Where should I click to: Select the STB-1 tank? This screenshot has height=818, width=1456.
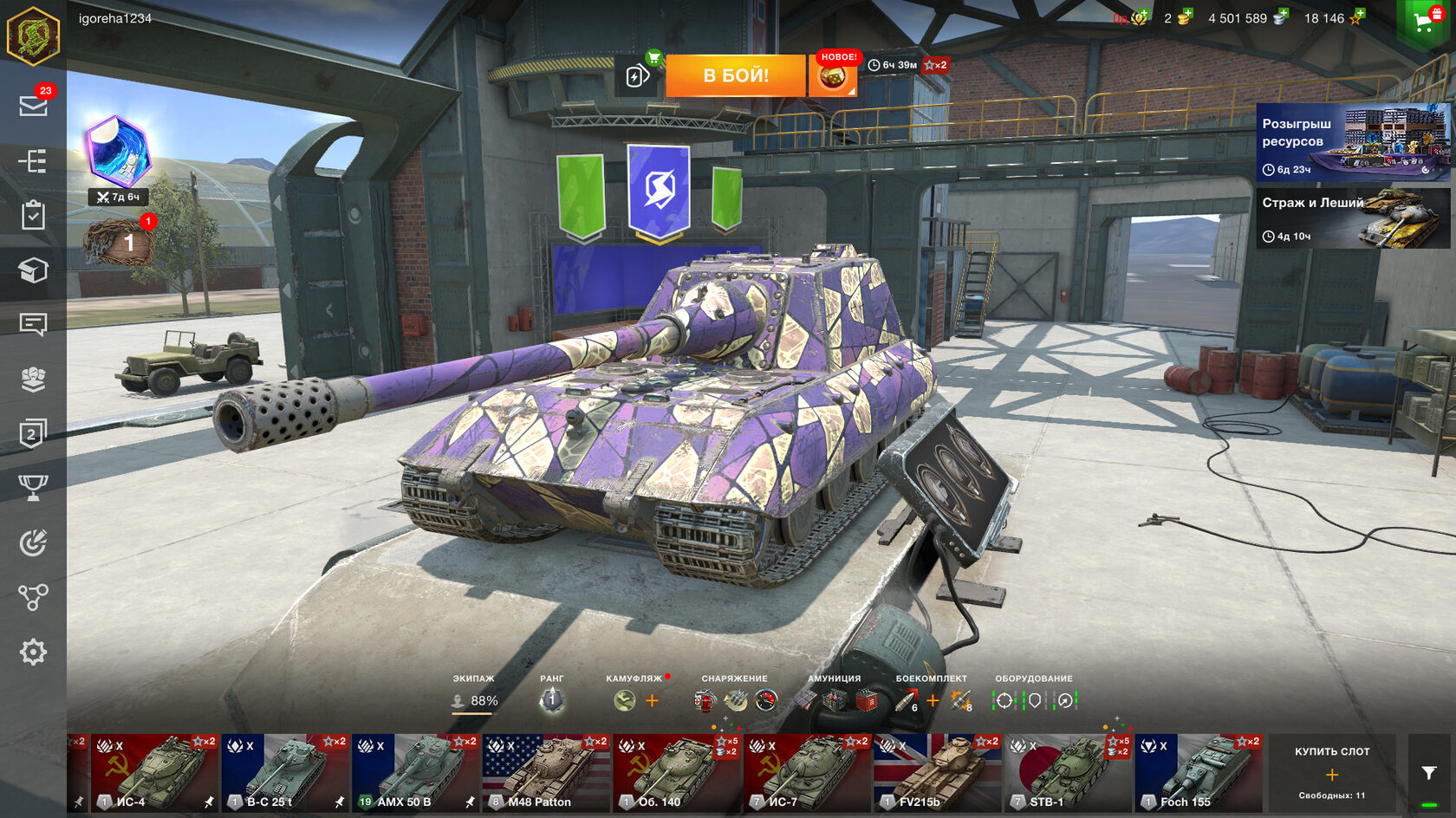click(x=1068, y=773)
